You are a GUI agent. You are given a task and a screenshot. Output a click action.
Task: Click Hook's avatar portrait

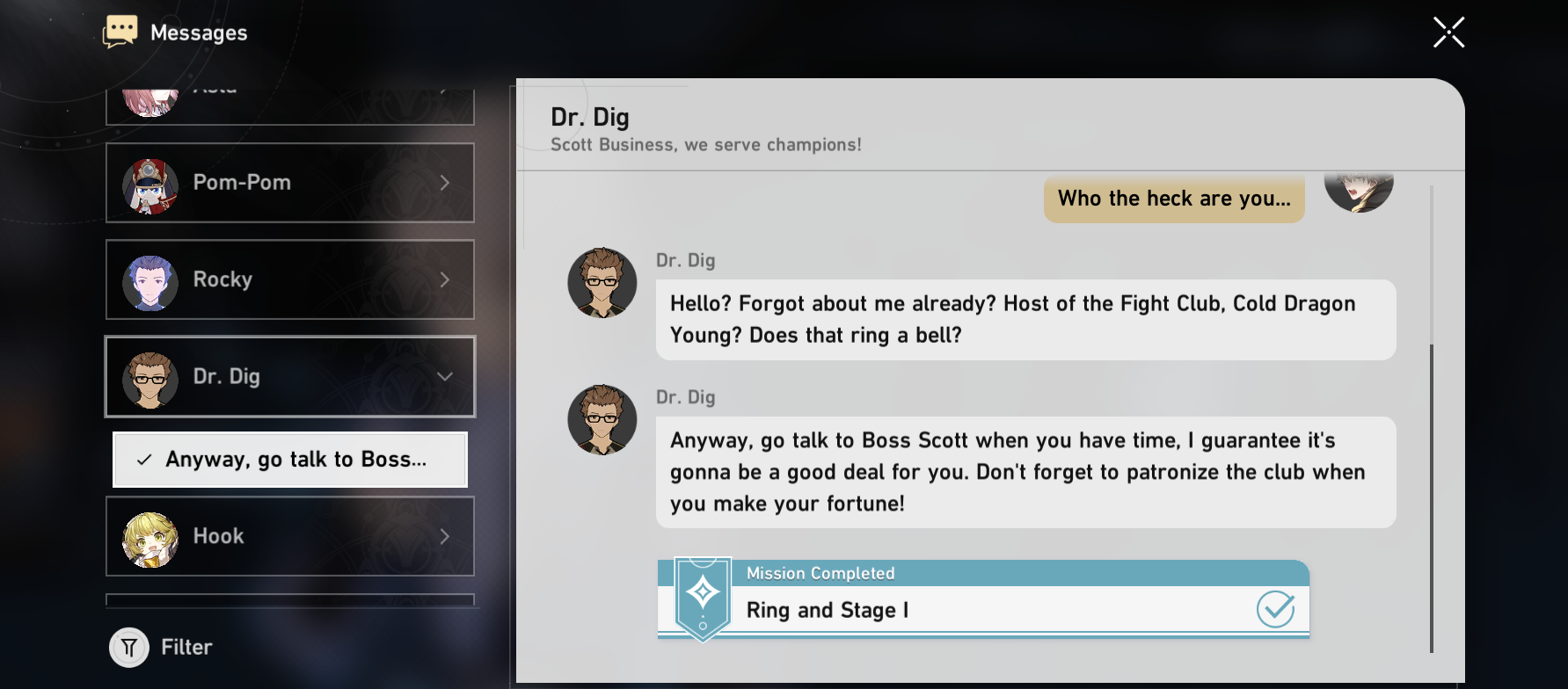click(150, 536)
